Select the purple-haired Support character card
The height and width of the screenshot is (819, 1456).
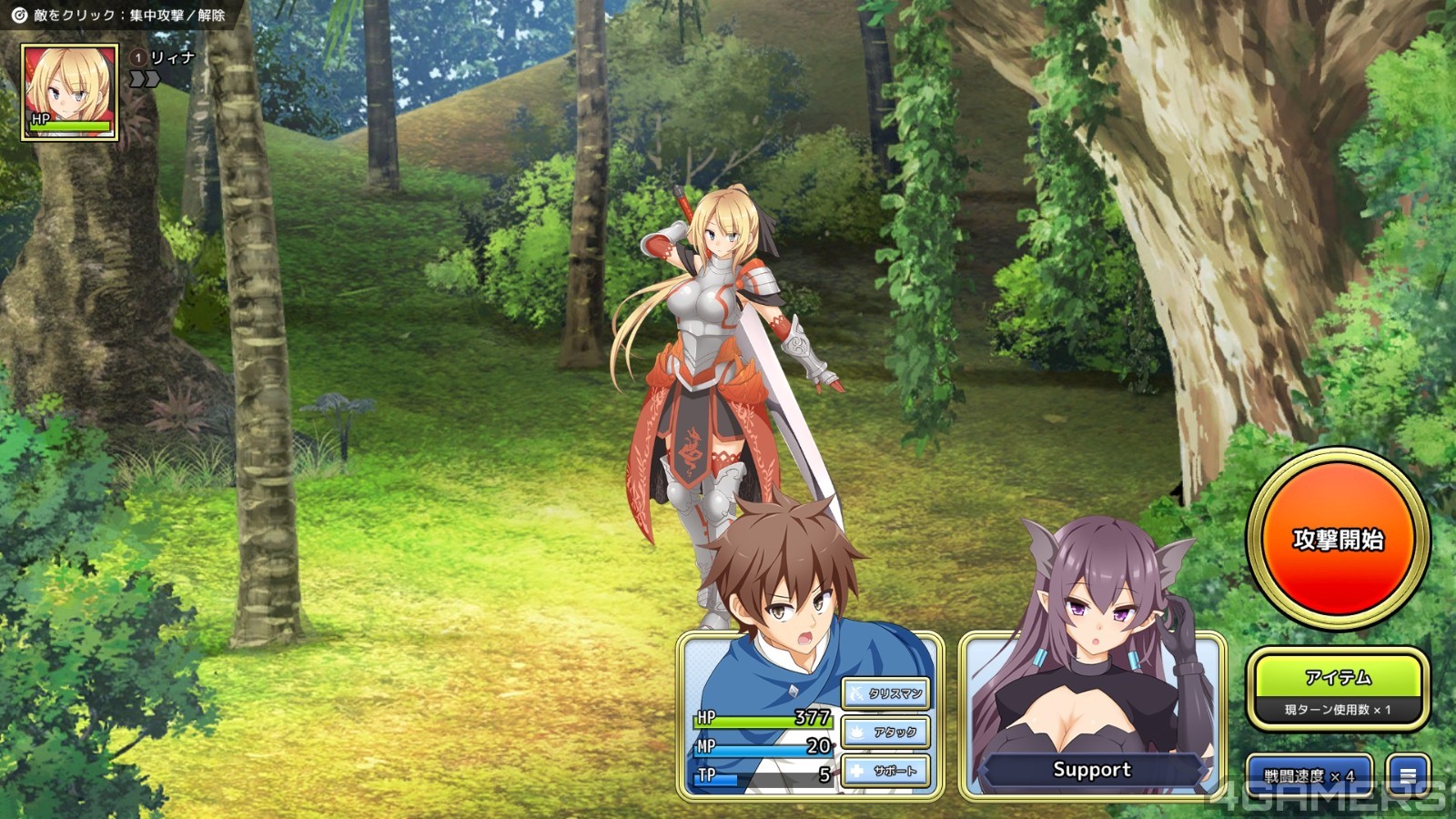1092,710
